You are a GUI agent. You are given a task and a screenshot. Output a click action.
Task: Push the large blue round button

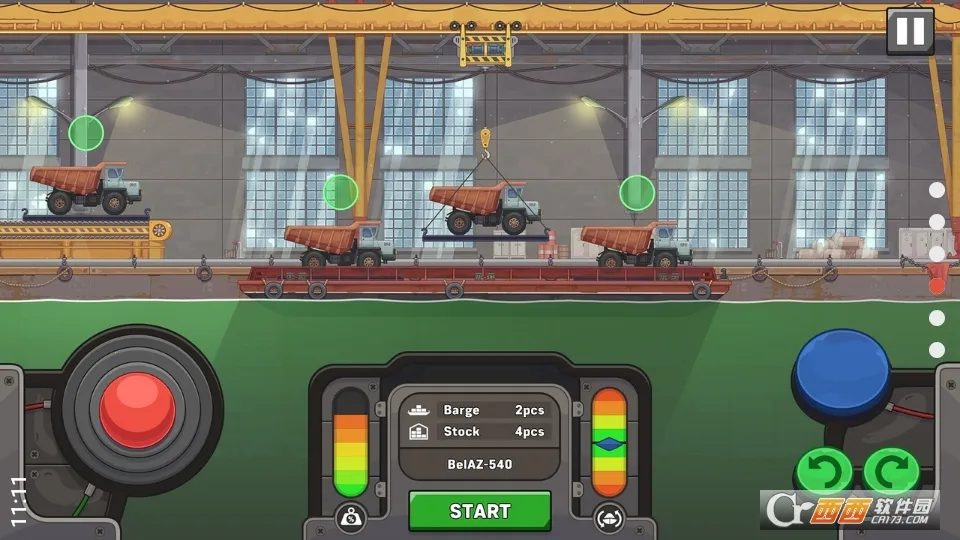(x=841, y=368)
